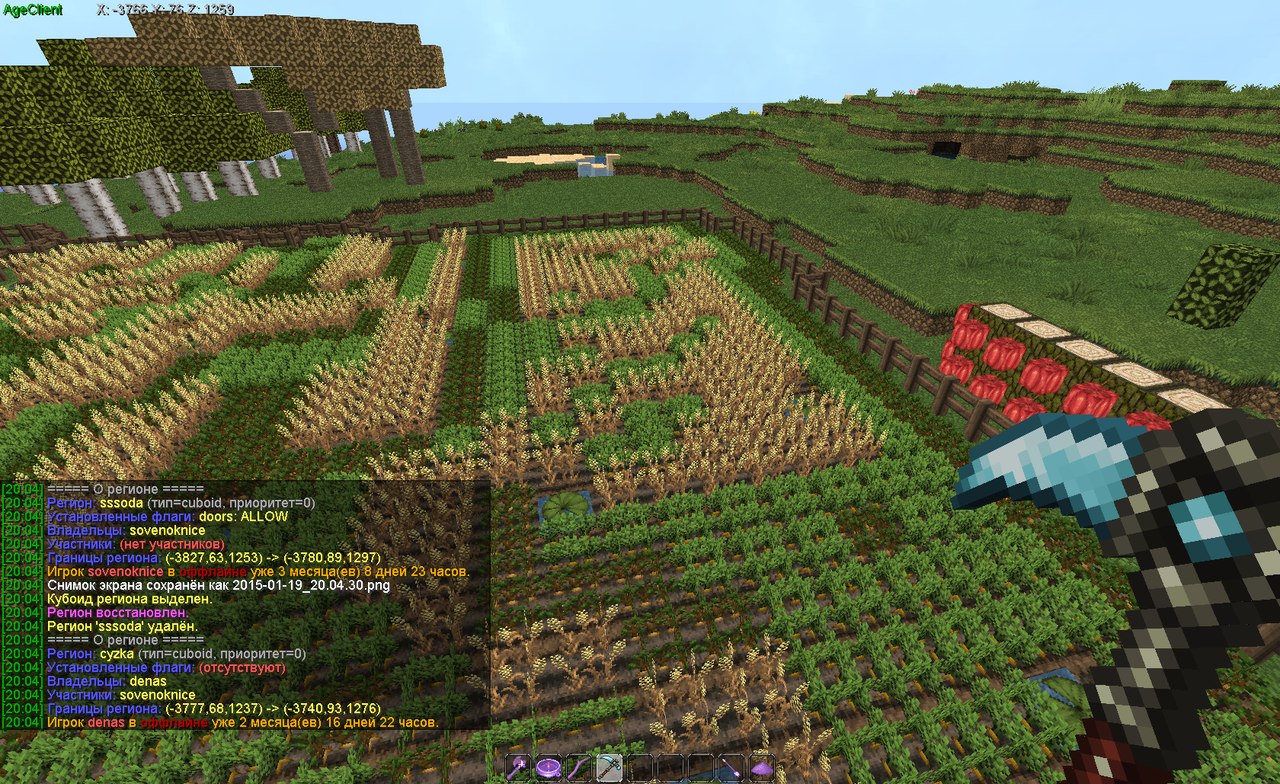Image resolution: width=1280 pixels, height=784 pixels.
Task: Switch to the purple arrow hotbar slot
Action: pos(731,768)
